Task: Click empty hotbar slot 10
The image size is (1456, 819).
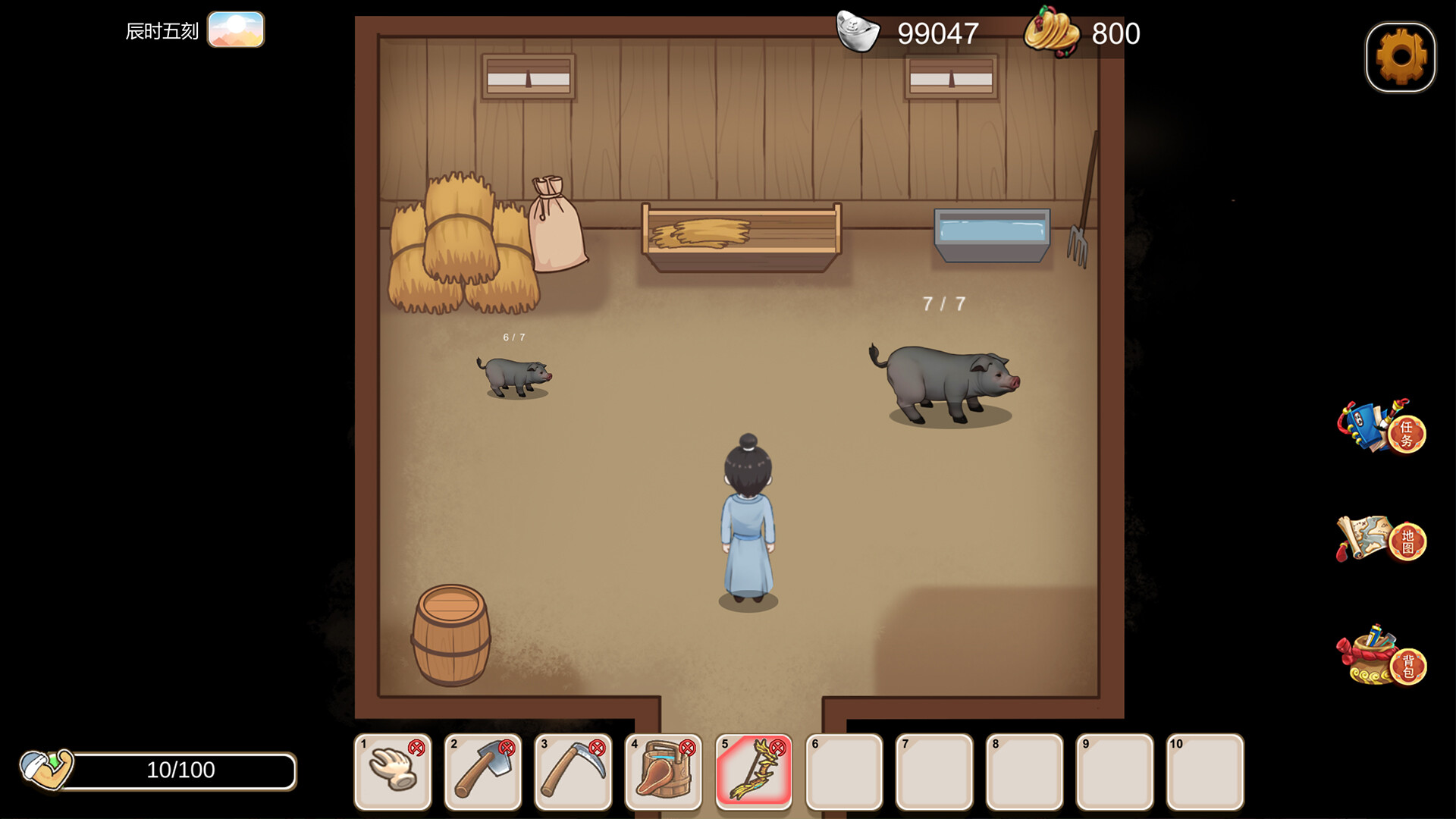Action: (x=1205, y=772)
